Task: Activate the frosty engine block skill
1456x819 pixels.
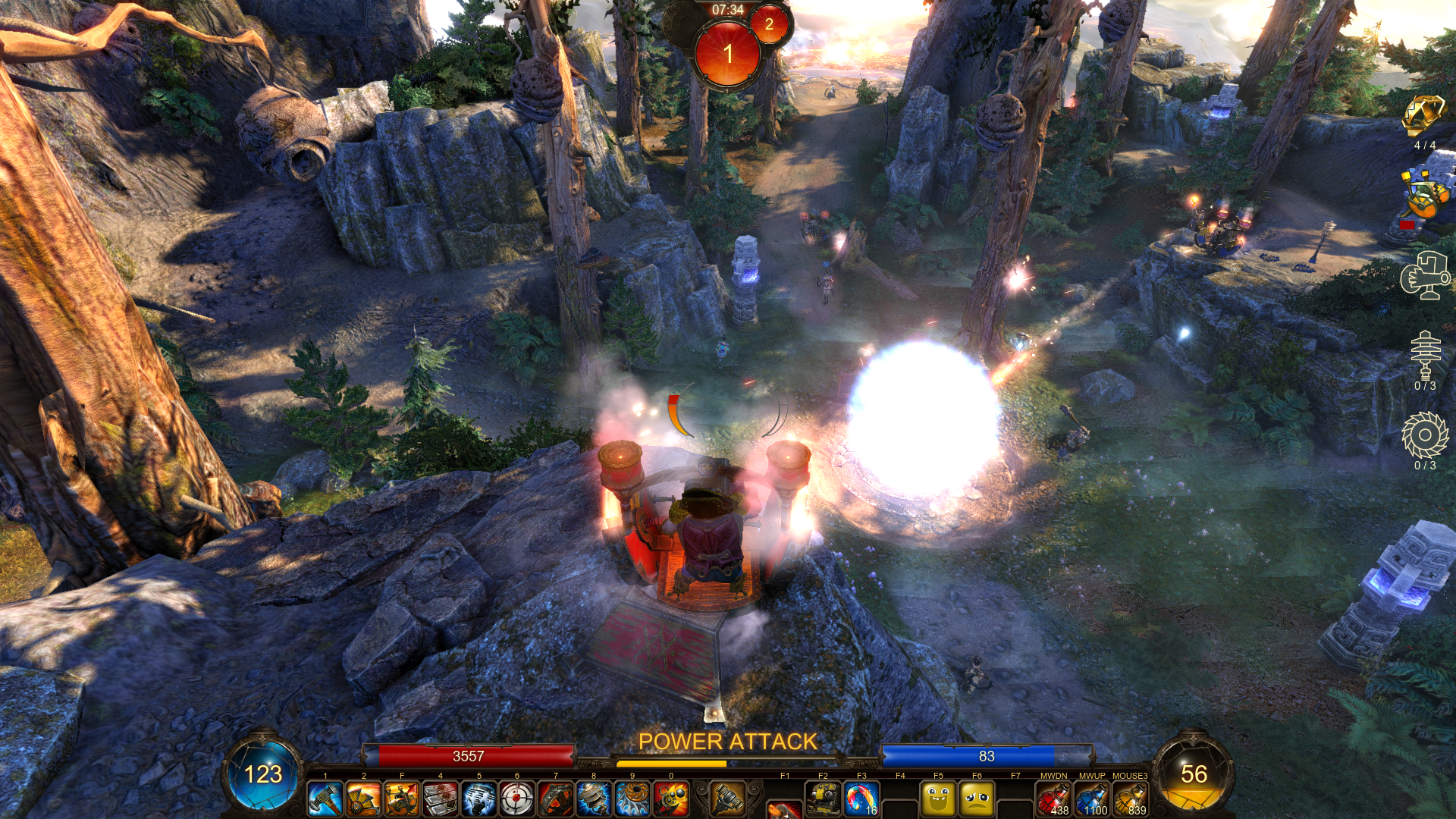Action: (479, 799)
